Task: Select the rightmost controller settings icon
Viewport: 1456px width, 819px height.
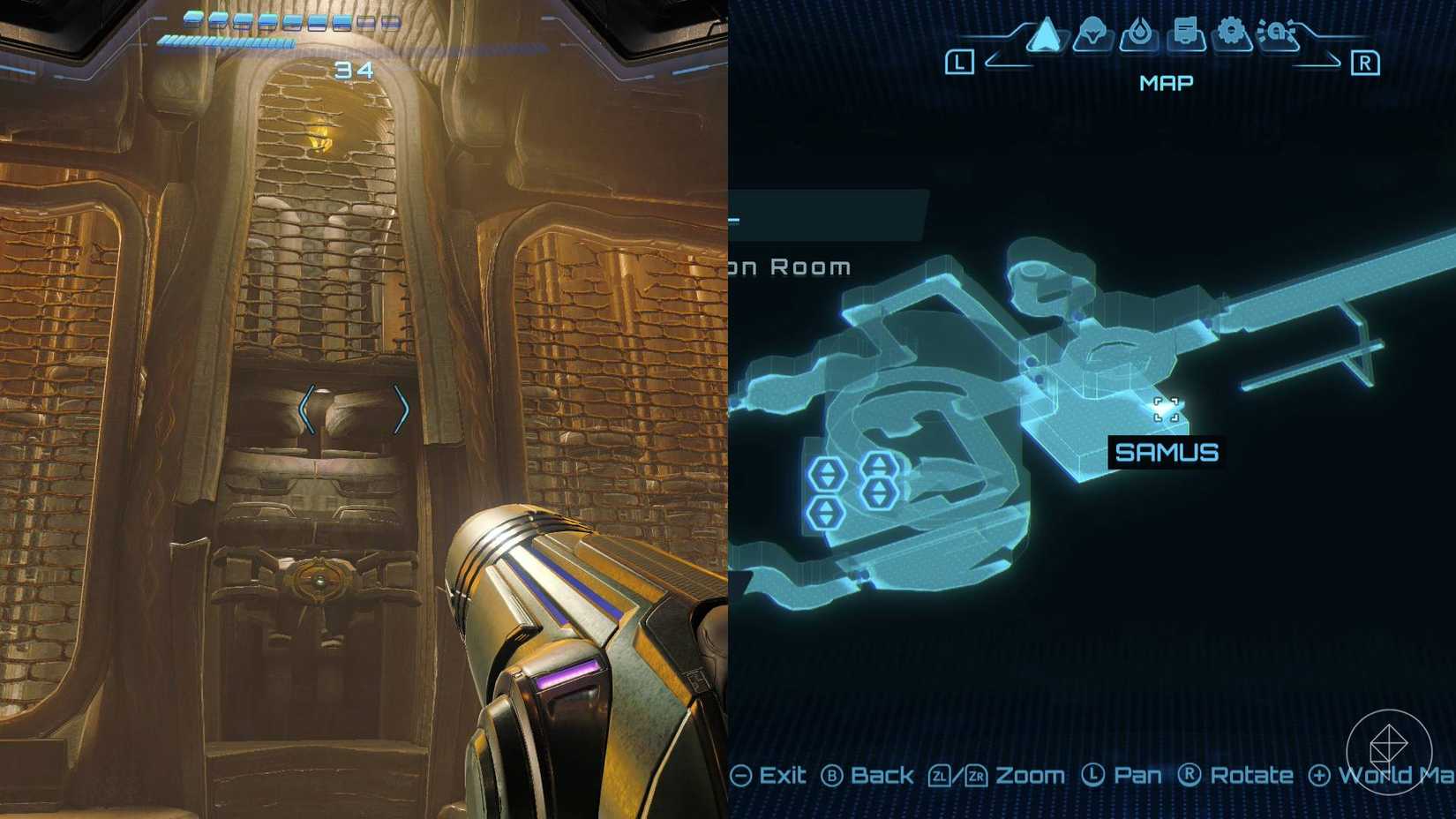Action: point(1278,32)
